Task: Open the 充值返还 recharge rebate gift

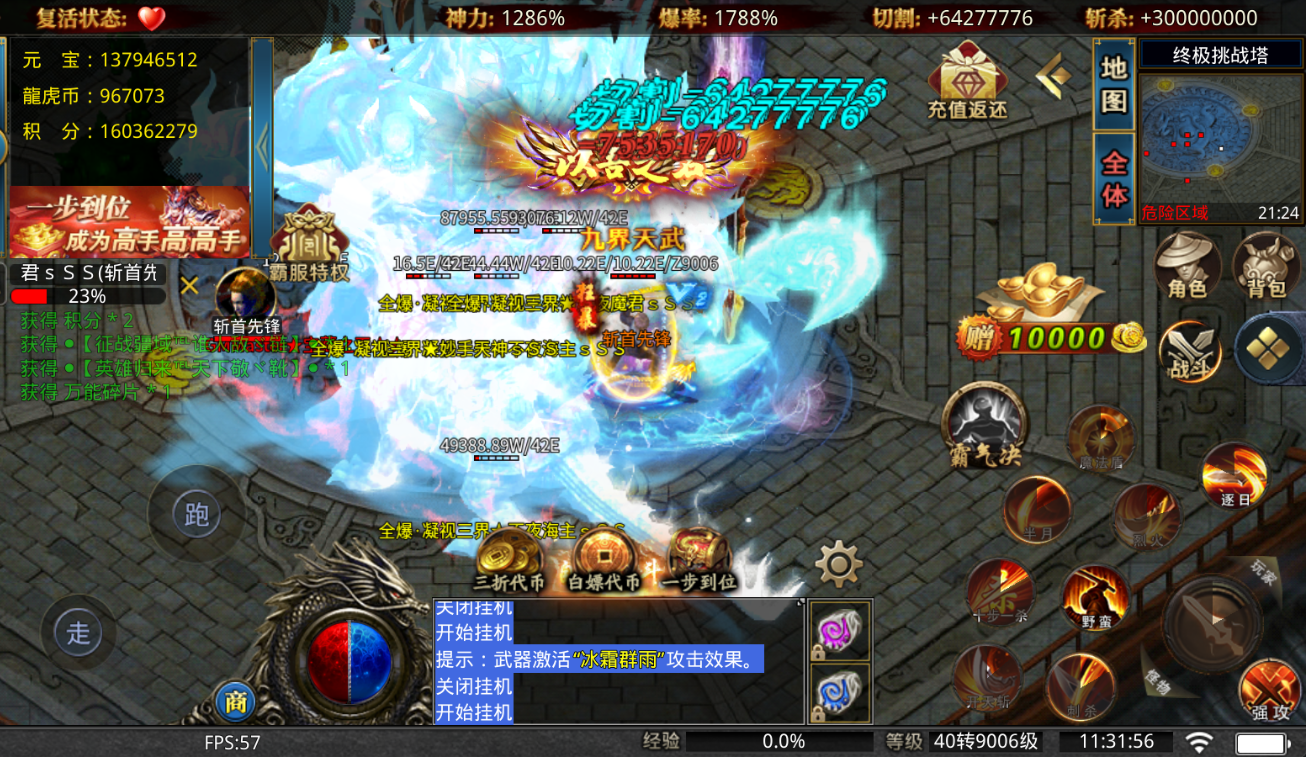Action: pyautogui.click(x=967, y=80)
